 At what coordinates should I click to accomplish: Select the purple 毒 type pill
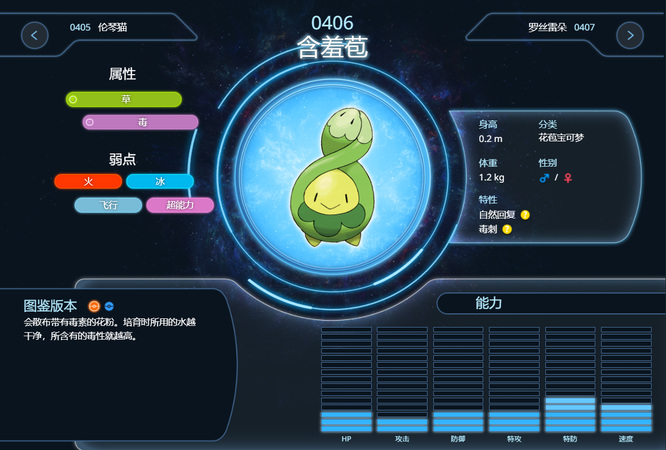click(x=141, y=122)
